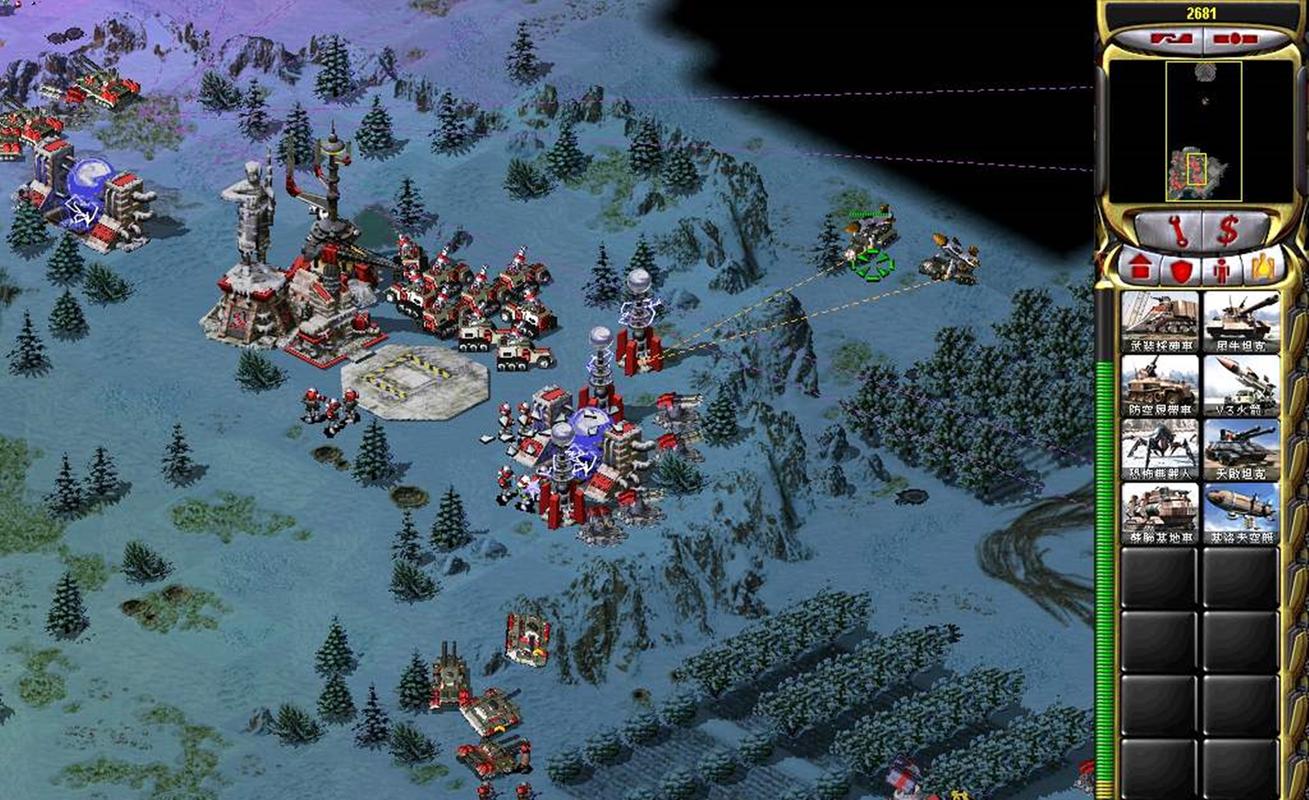This screenshot has height=800, width=1309.
Task: Build a Kirov Airship (基洛夫空艇)
Action: (x=1241, y=514)
